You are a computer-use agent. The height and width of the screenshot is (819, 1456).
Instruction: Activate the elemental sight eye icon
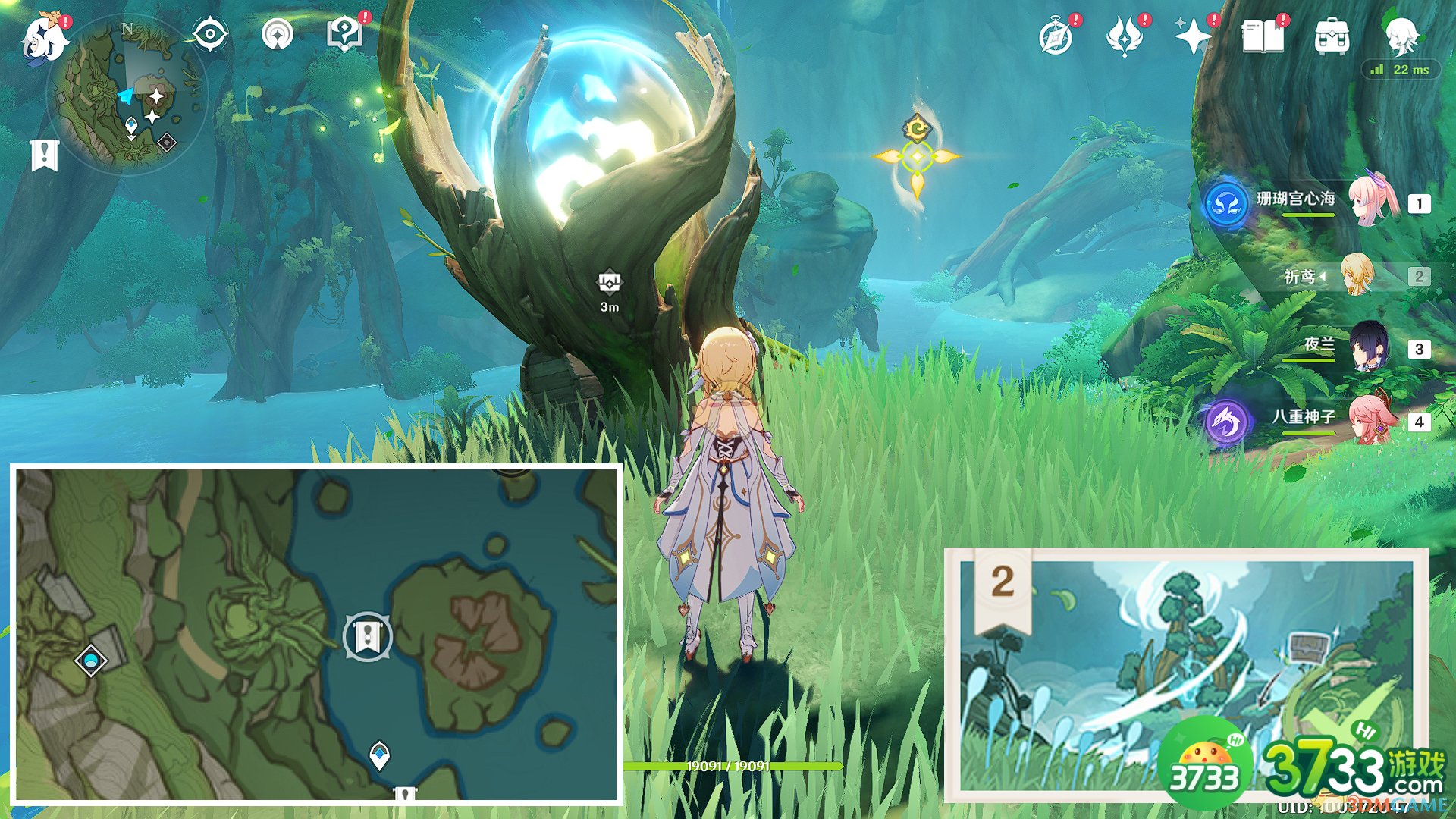tap(210, 34)
